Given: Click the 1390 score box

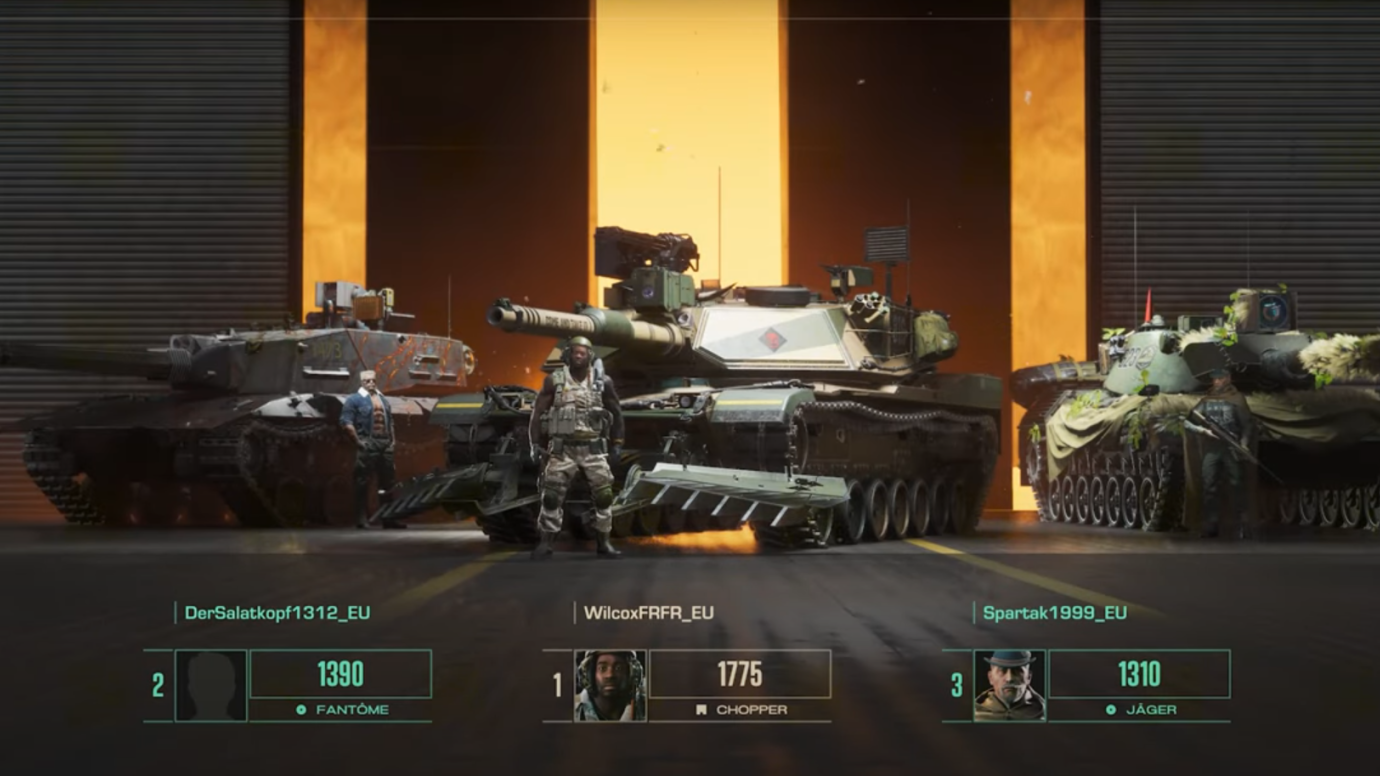Looking at the screenshot, I should (340, 675).
